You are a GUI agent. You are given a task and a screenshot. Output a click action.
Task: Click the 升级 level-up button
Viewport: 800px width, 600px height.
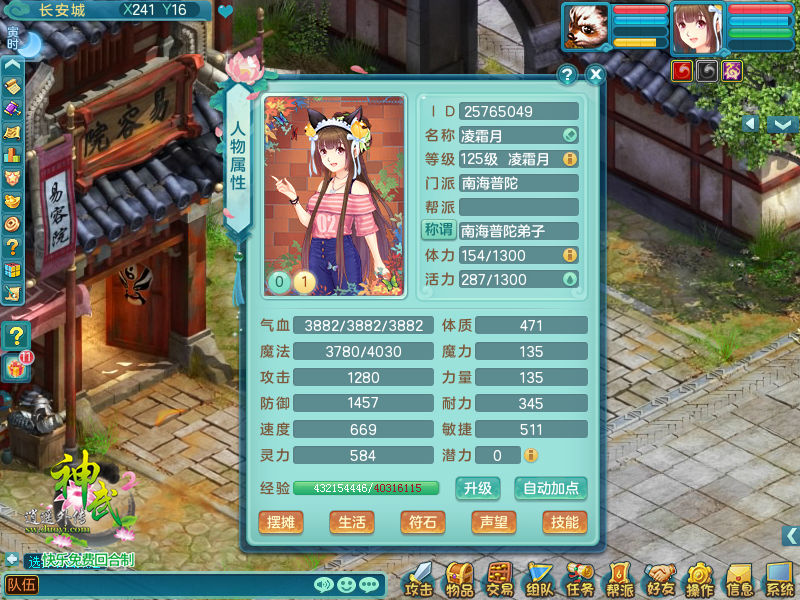pos(478,488)
